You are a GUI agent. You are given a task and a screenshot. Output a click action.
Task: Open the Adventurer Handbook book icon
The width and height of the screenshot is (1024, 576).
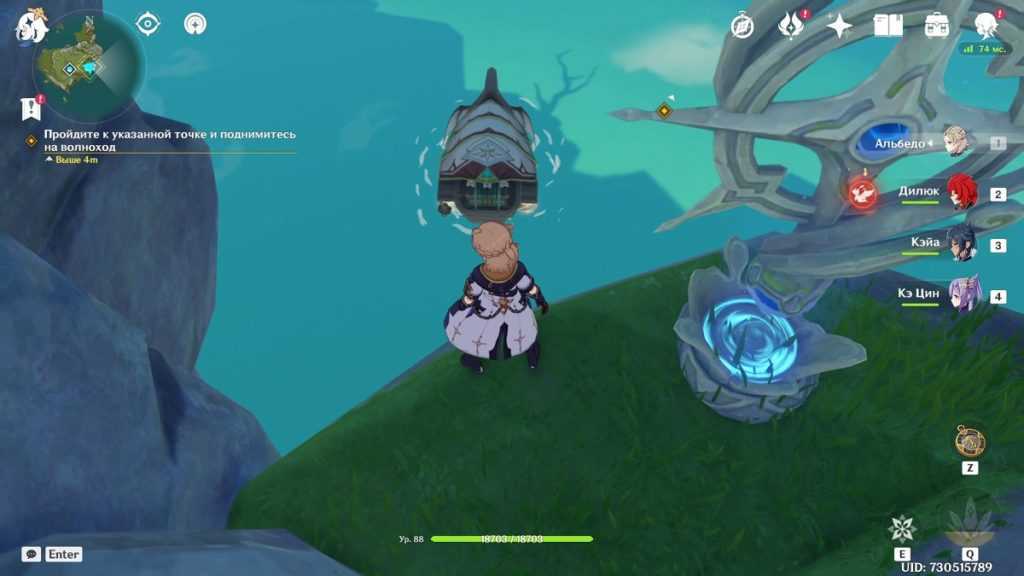(x=888, y=26)
